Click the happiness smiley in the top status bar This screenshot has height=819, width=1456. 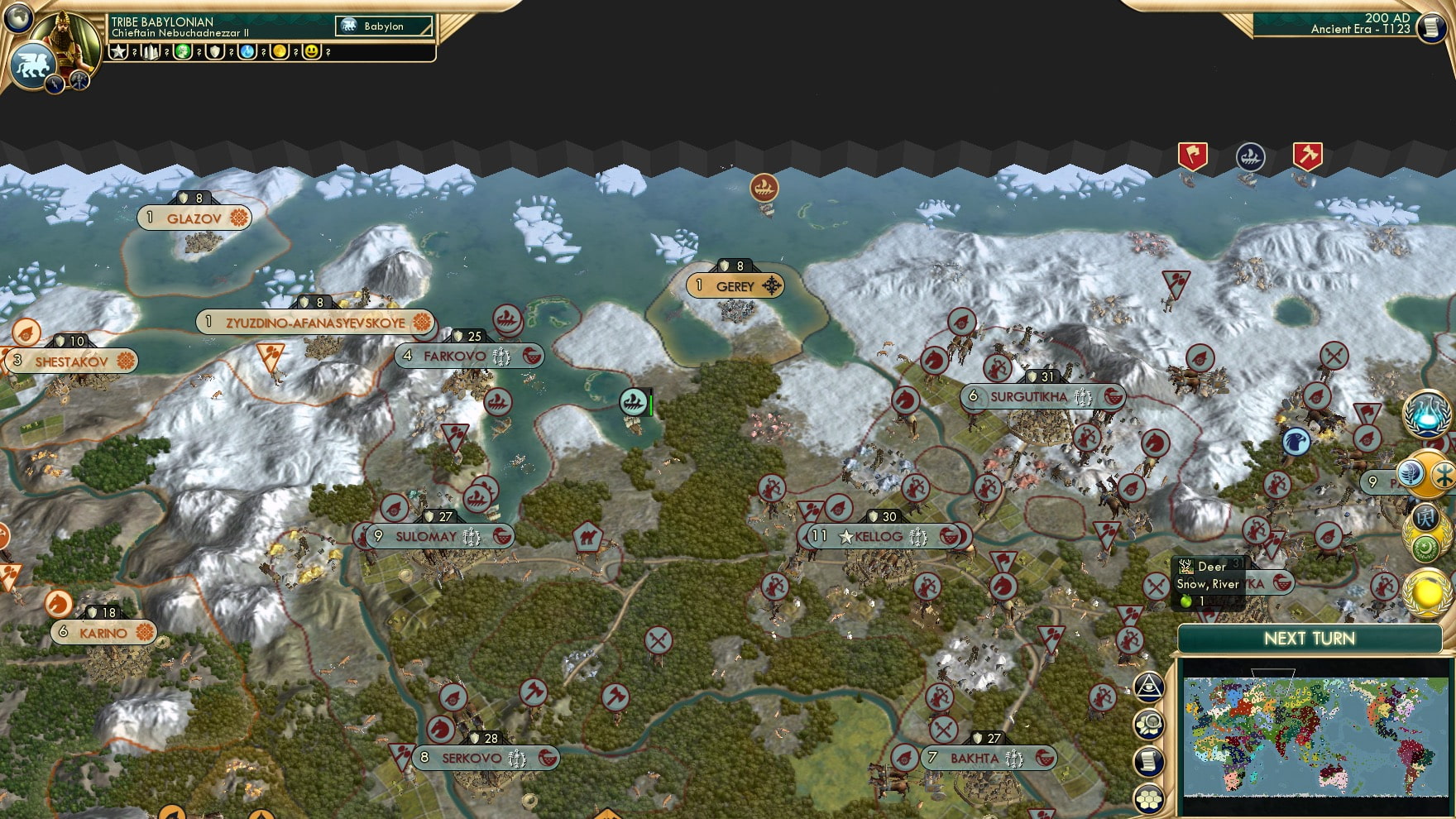[312, 51]
